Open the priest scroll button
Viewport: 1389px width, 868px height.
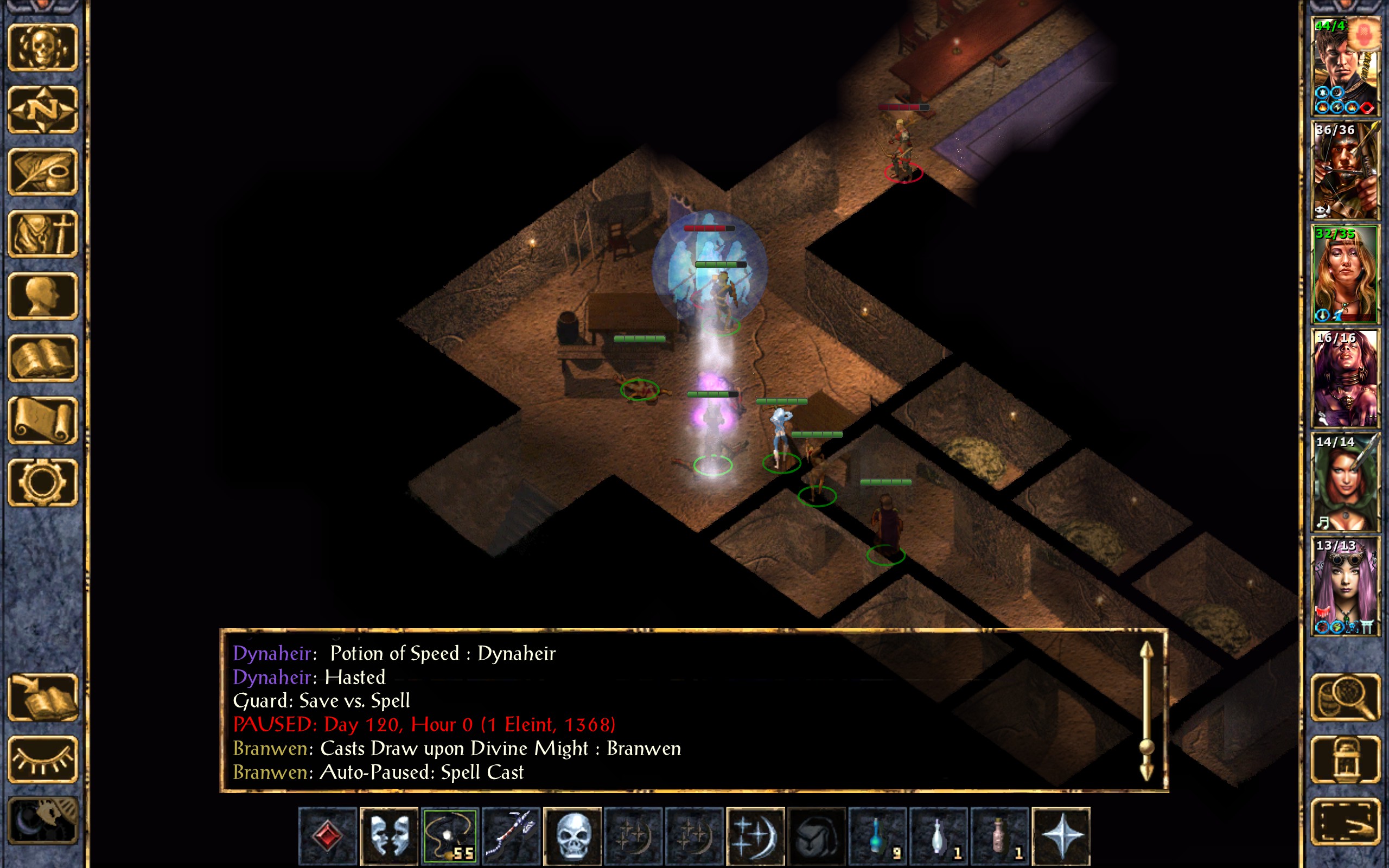pyautogui.click(x=42, y=420)
